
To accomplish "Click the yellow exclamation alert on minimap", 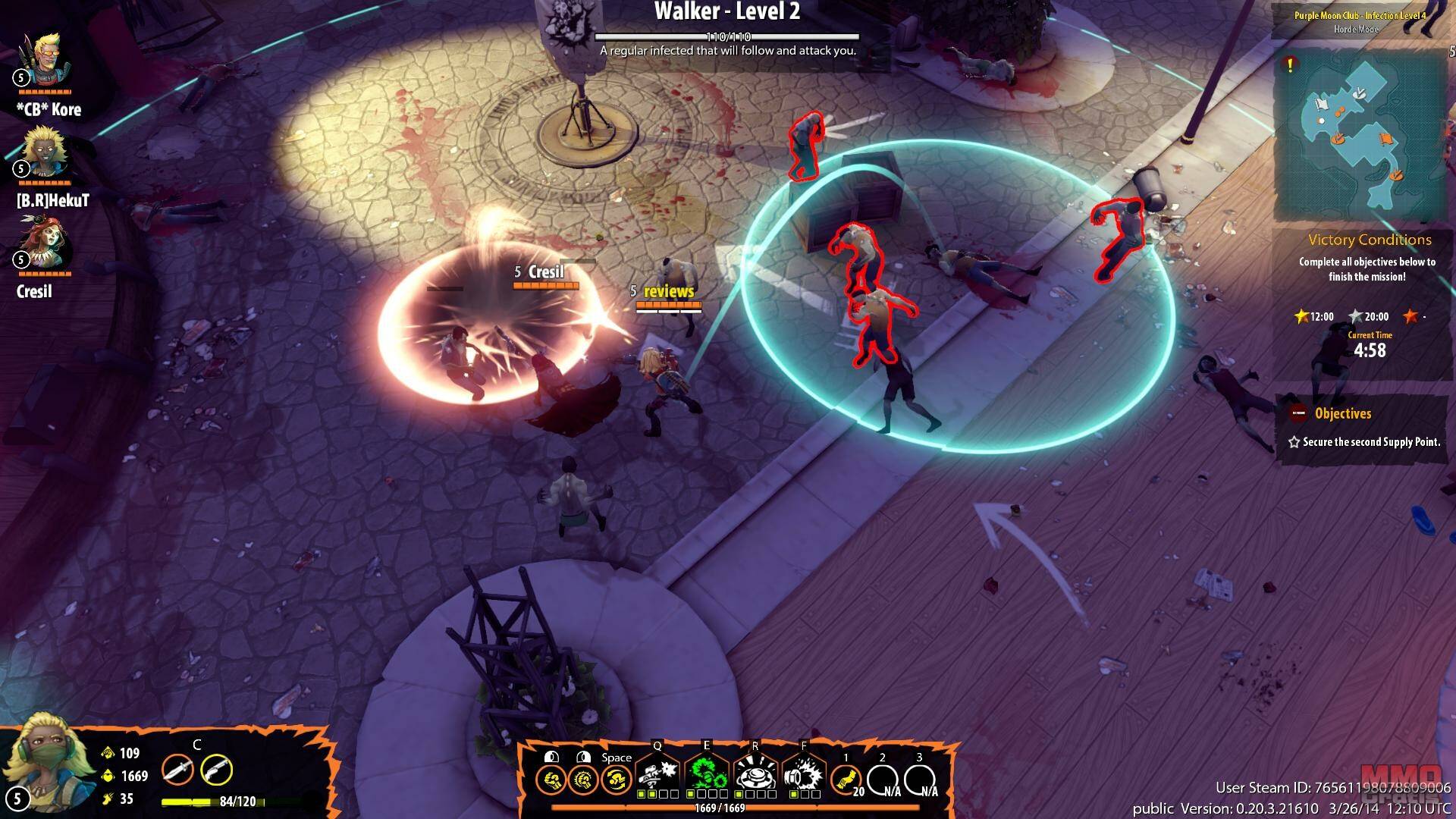I will pyautogui.click(x=1290, y=65).
